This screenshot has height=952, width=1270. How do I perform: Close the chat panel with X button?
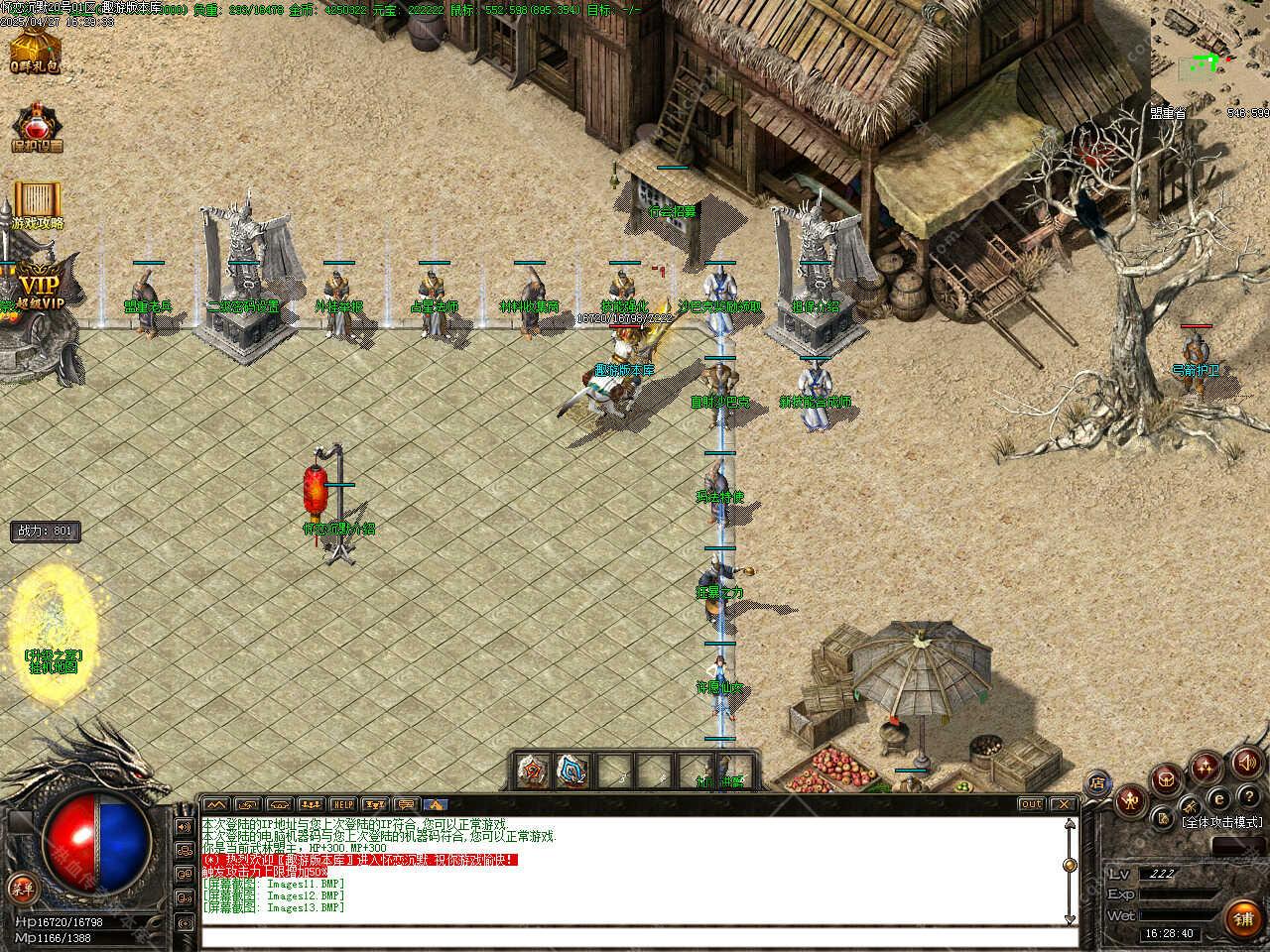[x=1063, y=804]
